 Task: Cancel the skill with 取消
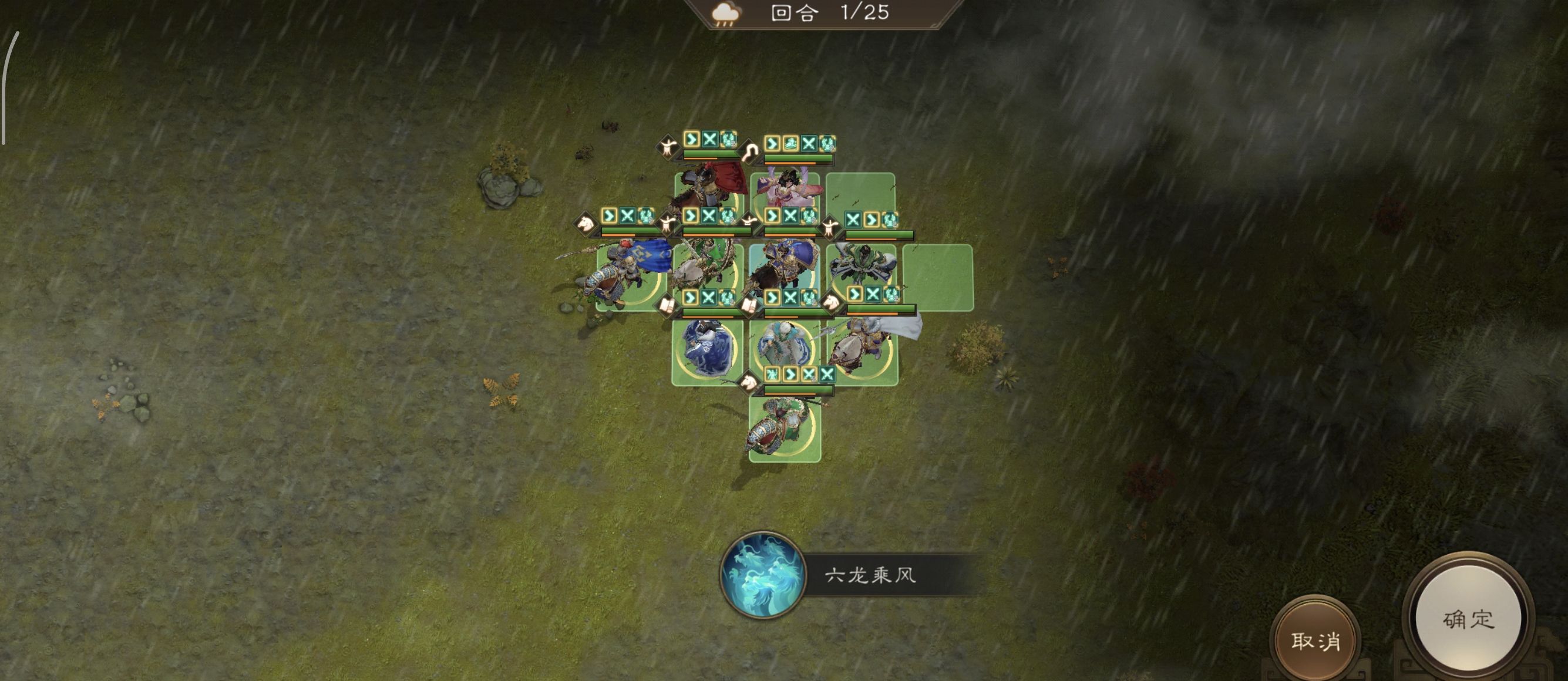1315,640
